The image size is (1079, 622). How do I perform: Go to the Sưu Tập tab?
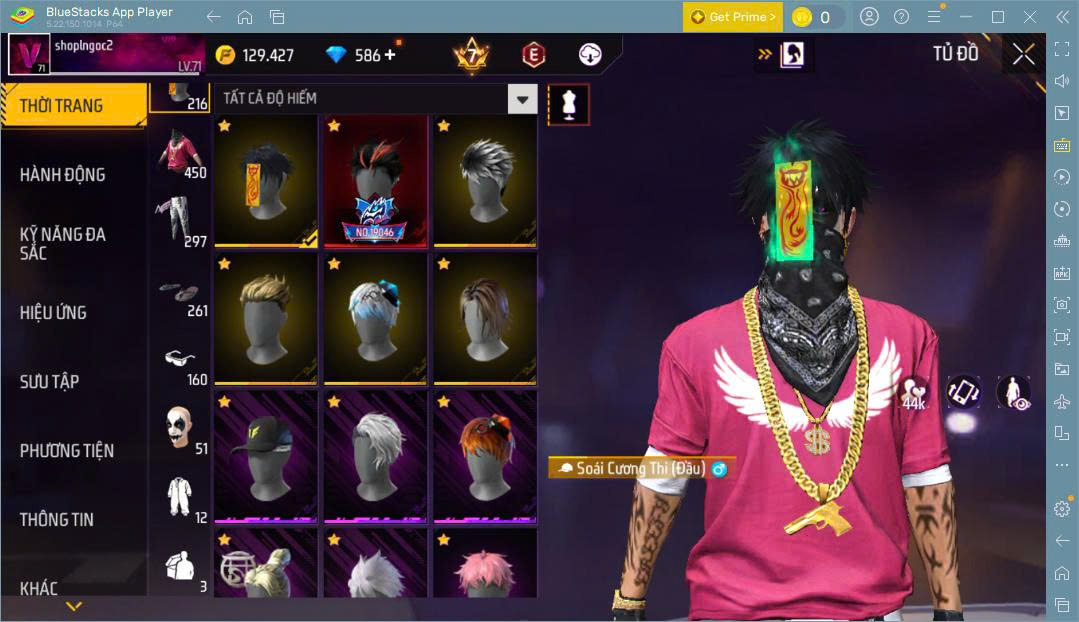pos(49,381)
